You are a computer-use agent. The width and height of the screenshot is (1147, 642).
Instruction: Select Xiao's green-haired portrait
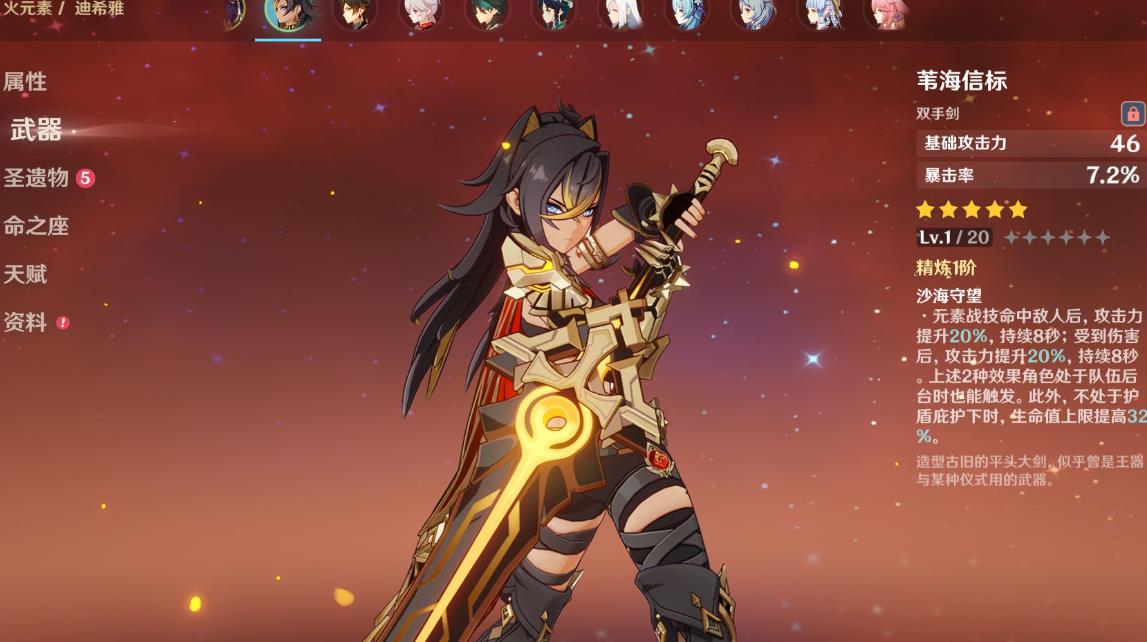(487, 14)
